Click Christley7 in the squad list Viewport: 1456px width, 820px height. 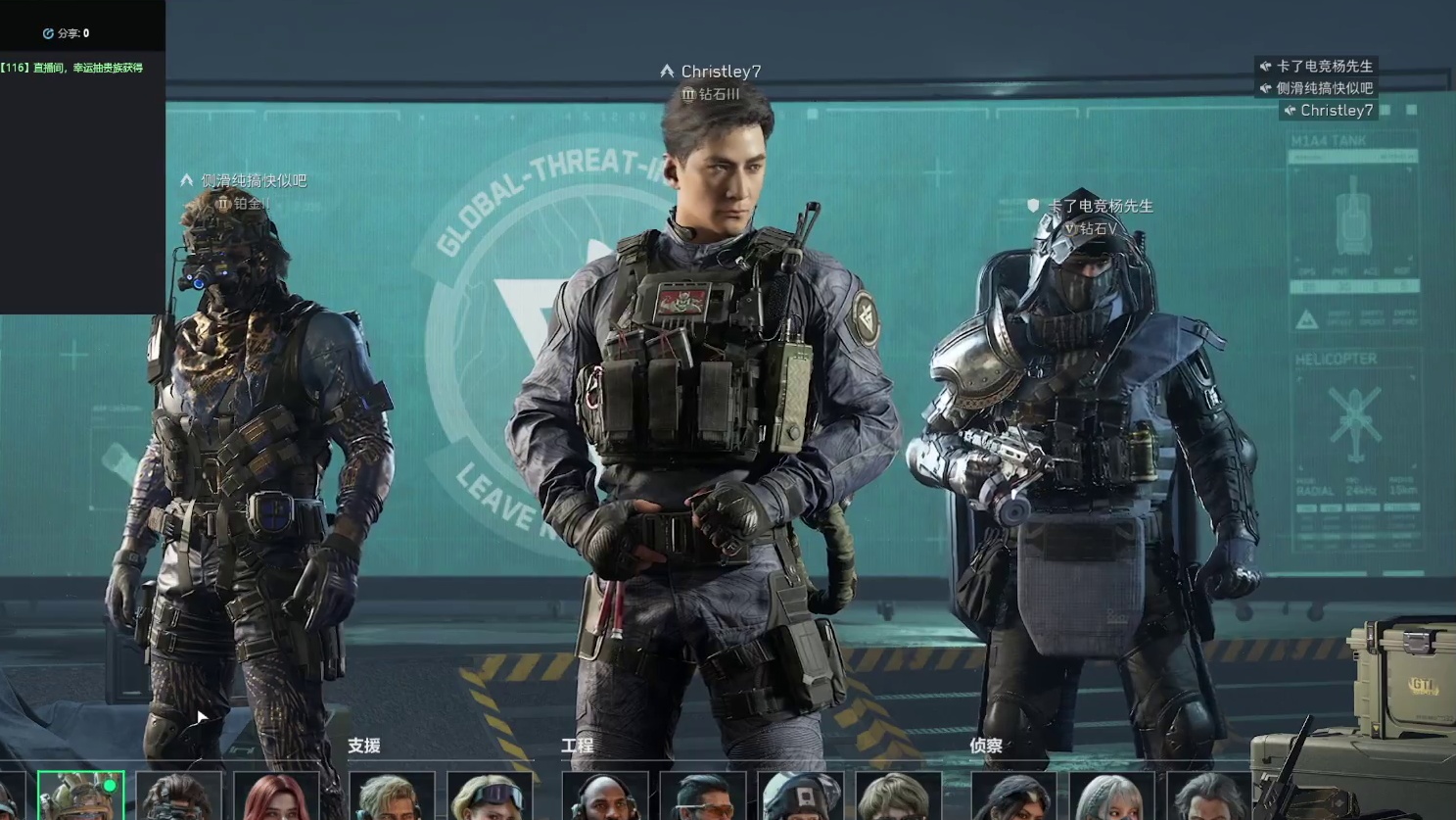coord(1336,111)
